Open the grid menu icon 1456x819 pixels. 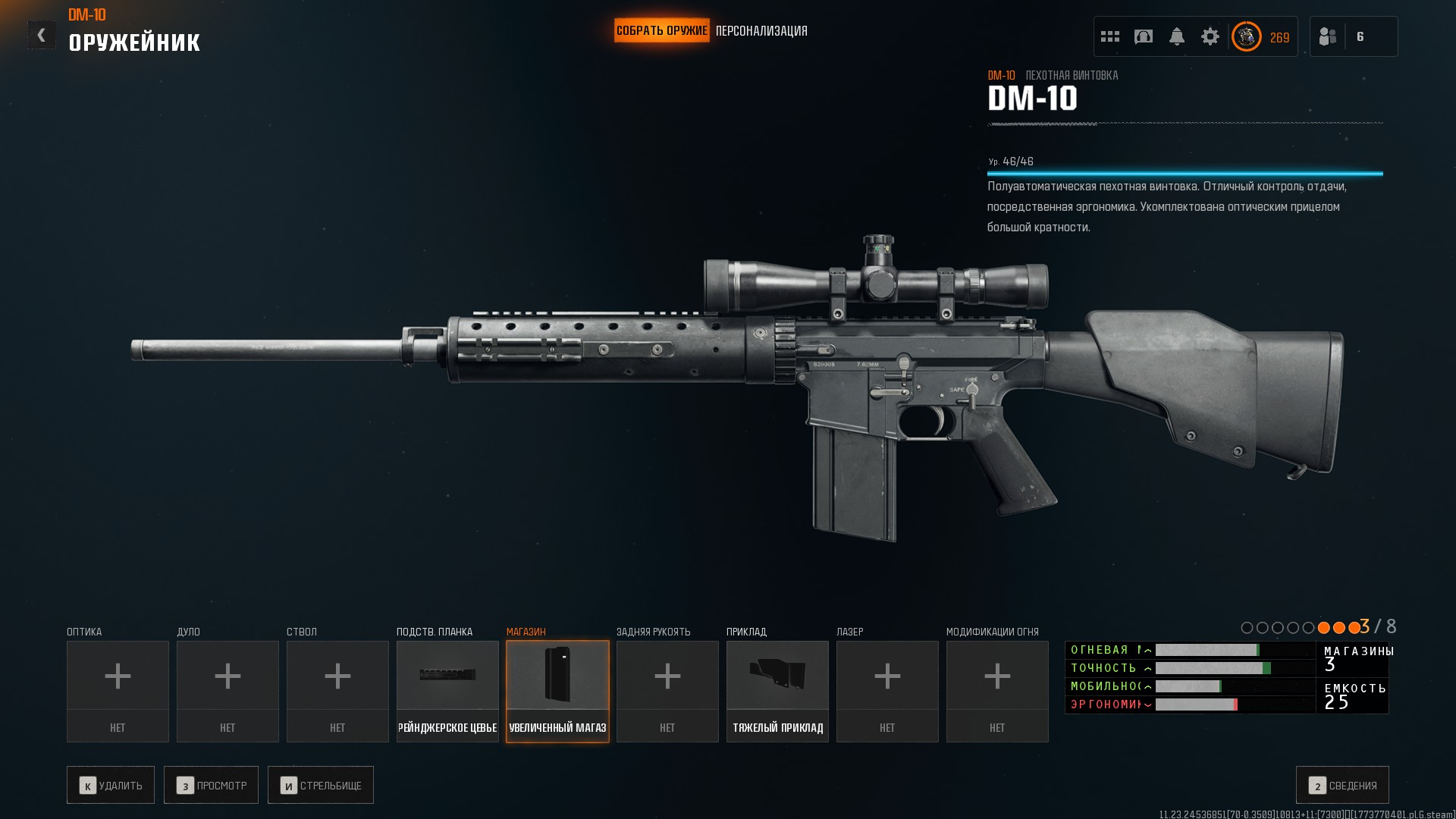pos(1110,36)
